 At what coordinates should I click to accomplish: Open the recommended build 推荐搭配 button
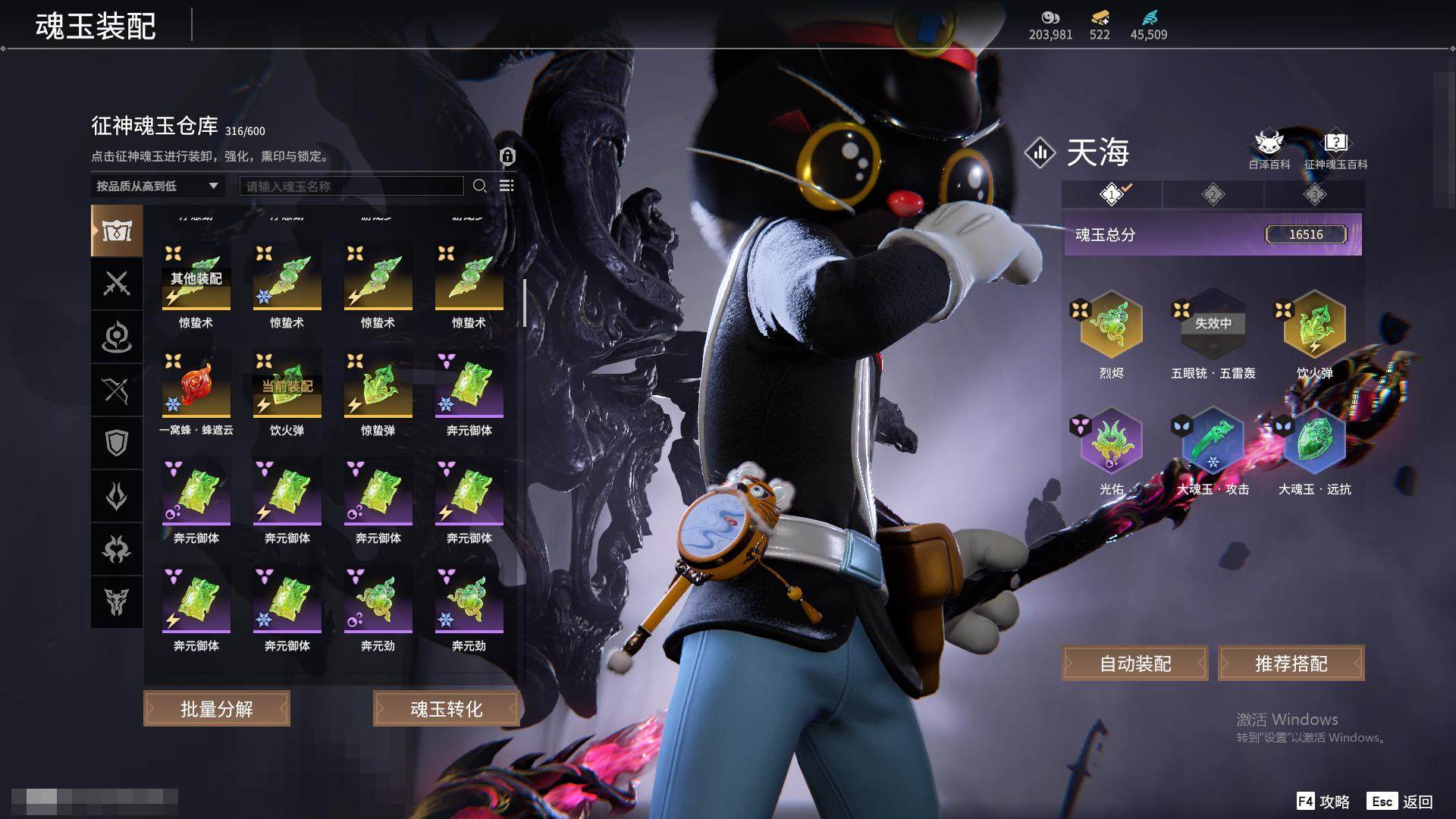pos(1291,664)
